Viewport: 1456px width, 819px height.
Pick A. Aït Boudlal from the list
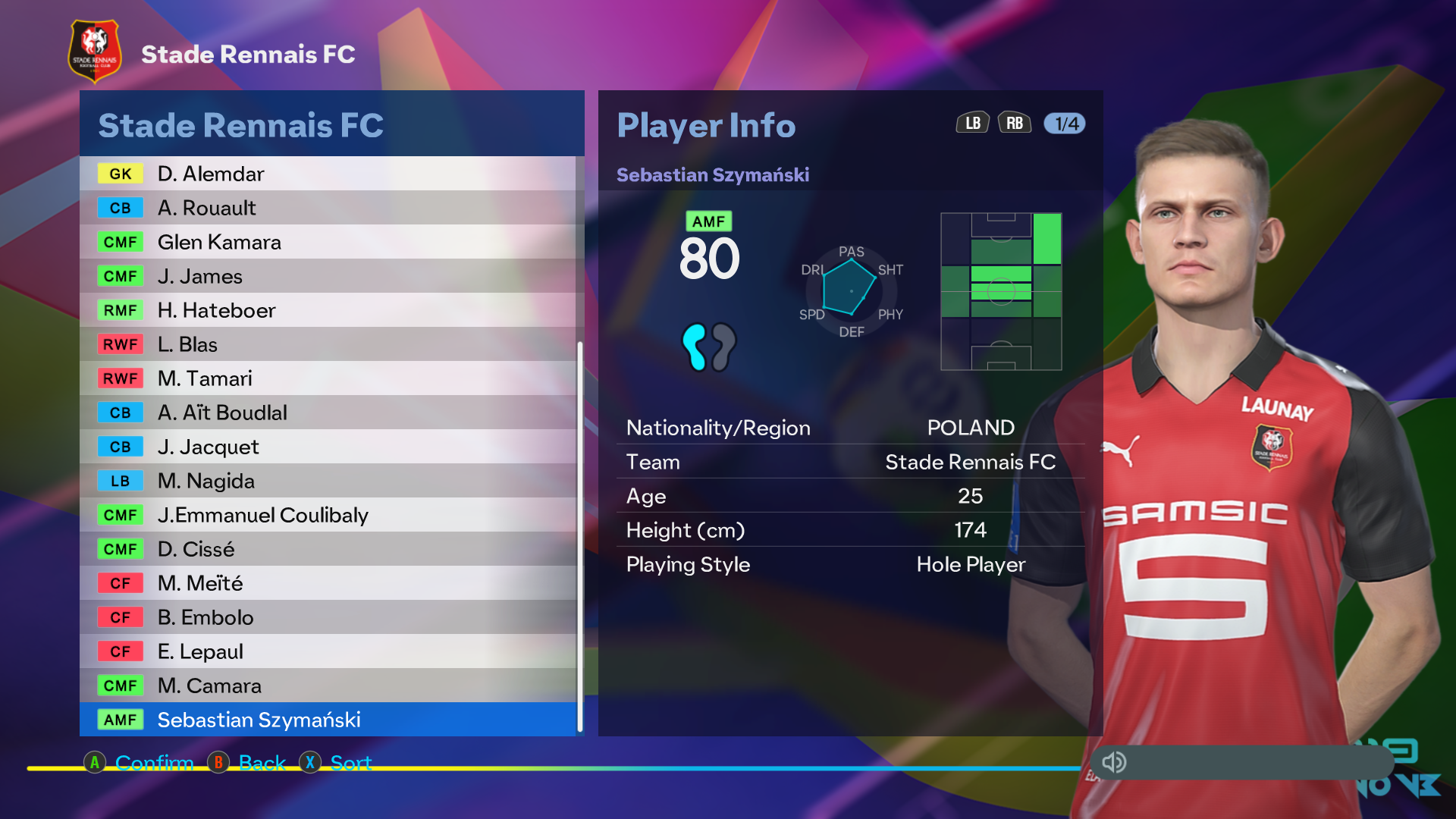(328, 413)
